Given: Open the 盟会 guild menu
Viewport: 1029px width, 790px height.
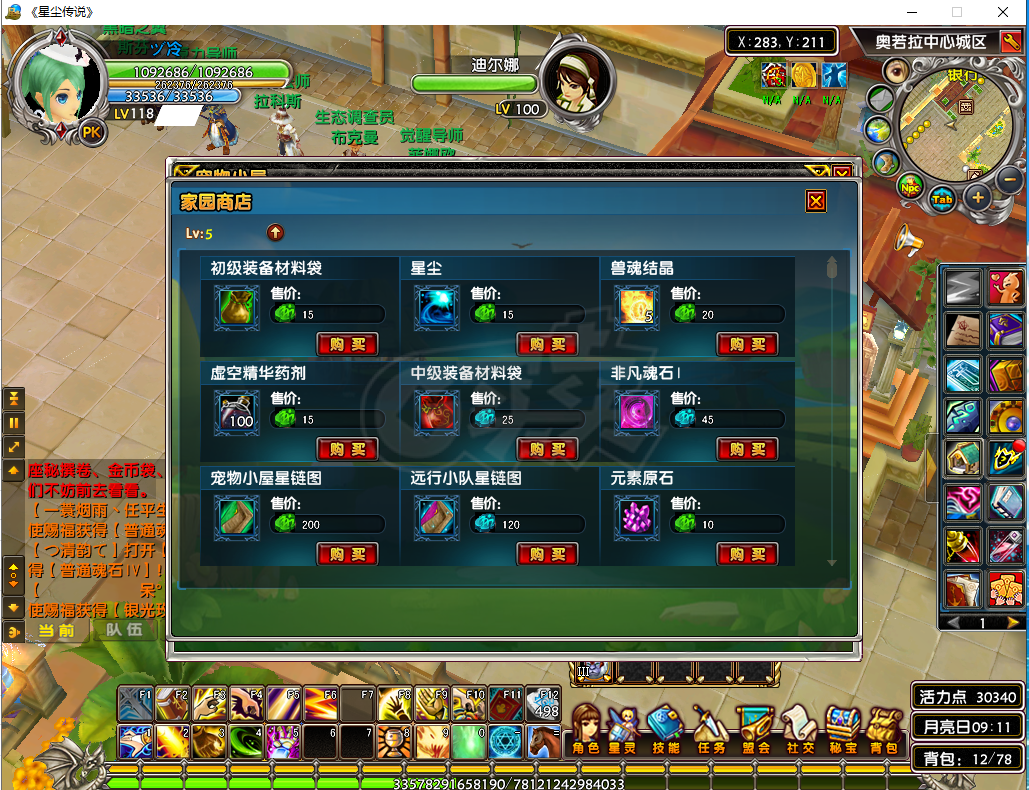Looking at the screenshot, I should tap(756, 730).
